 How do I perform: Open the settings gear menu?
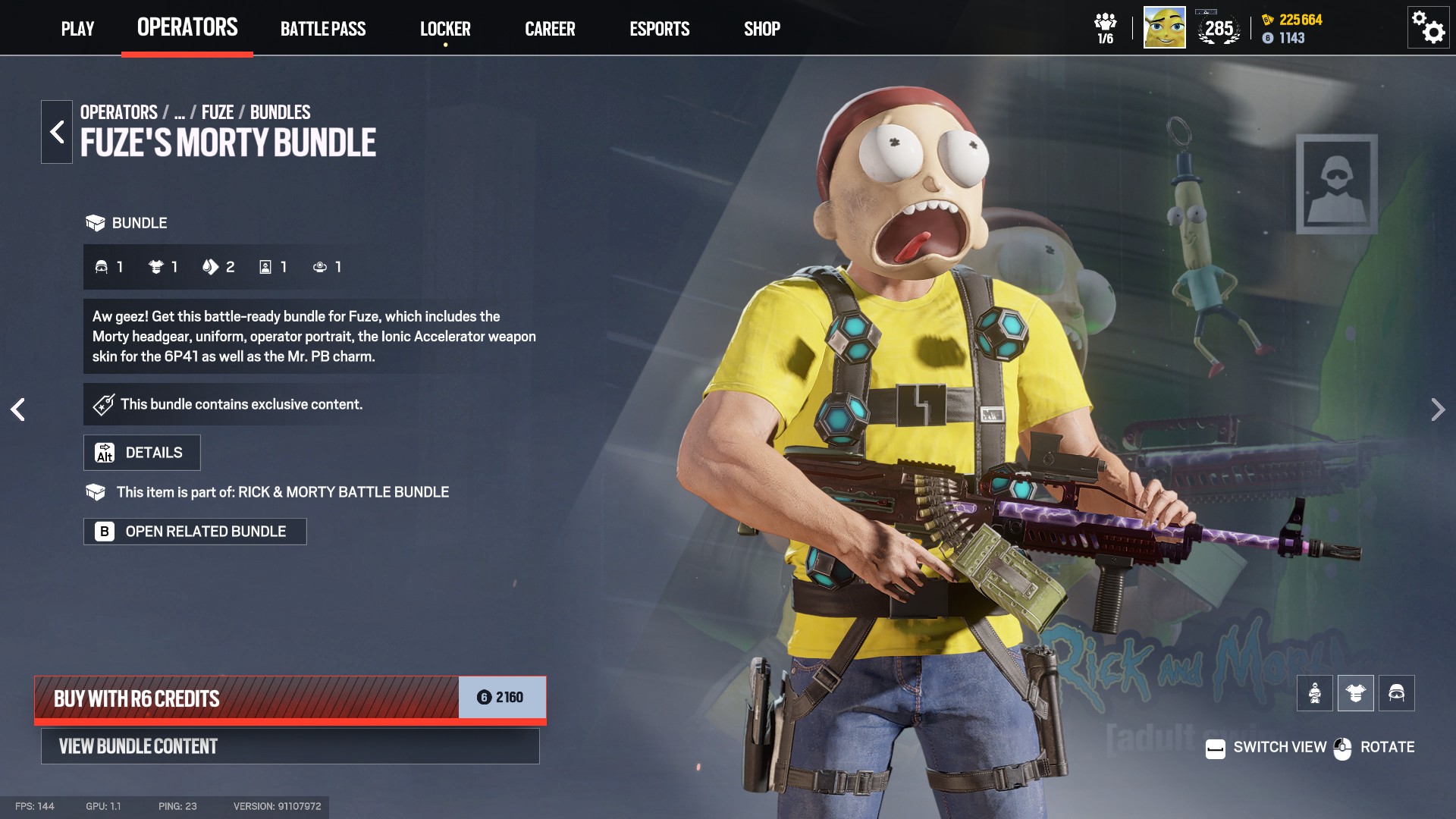pyautogui.click(x=1428, y=27)
